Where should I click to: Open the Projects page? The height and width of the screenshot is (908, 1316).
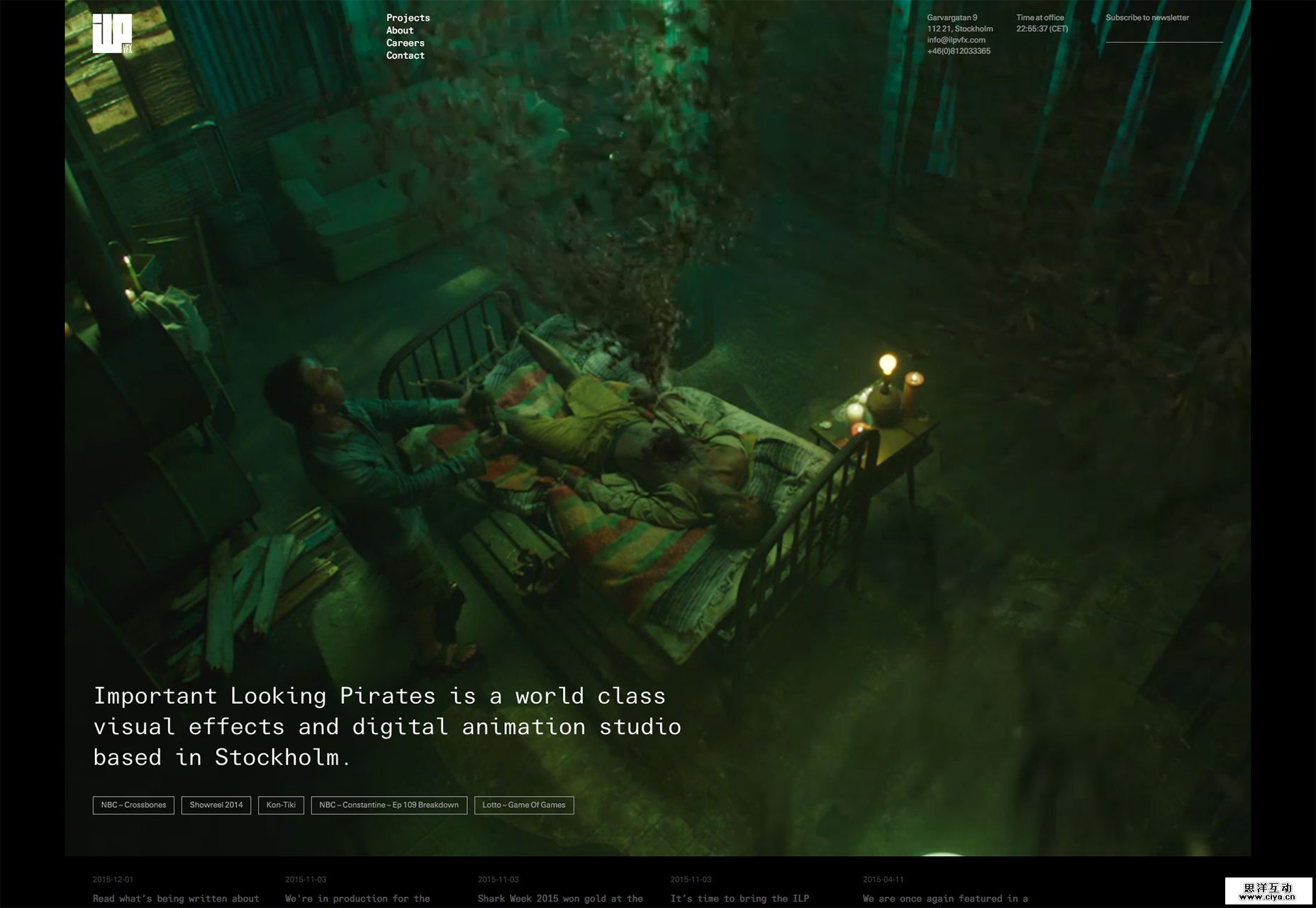coord(408,18)
